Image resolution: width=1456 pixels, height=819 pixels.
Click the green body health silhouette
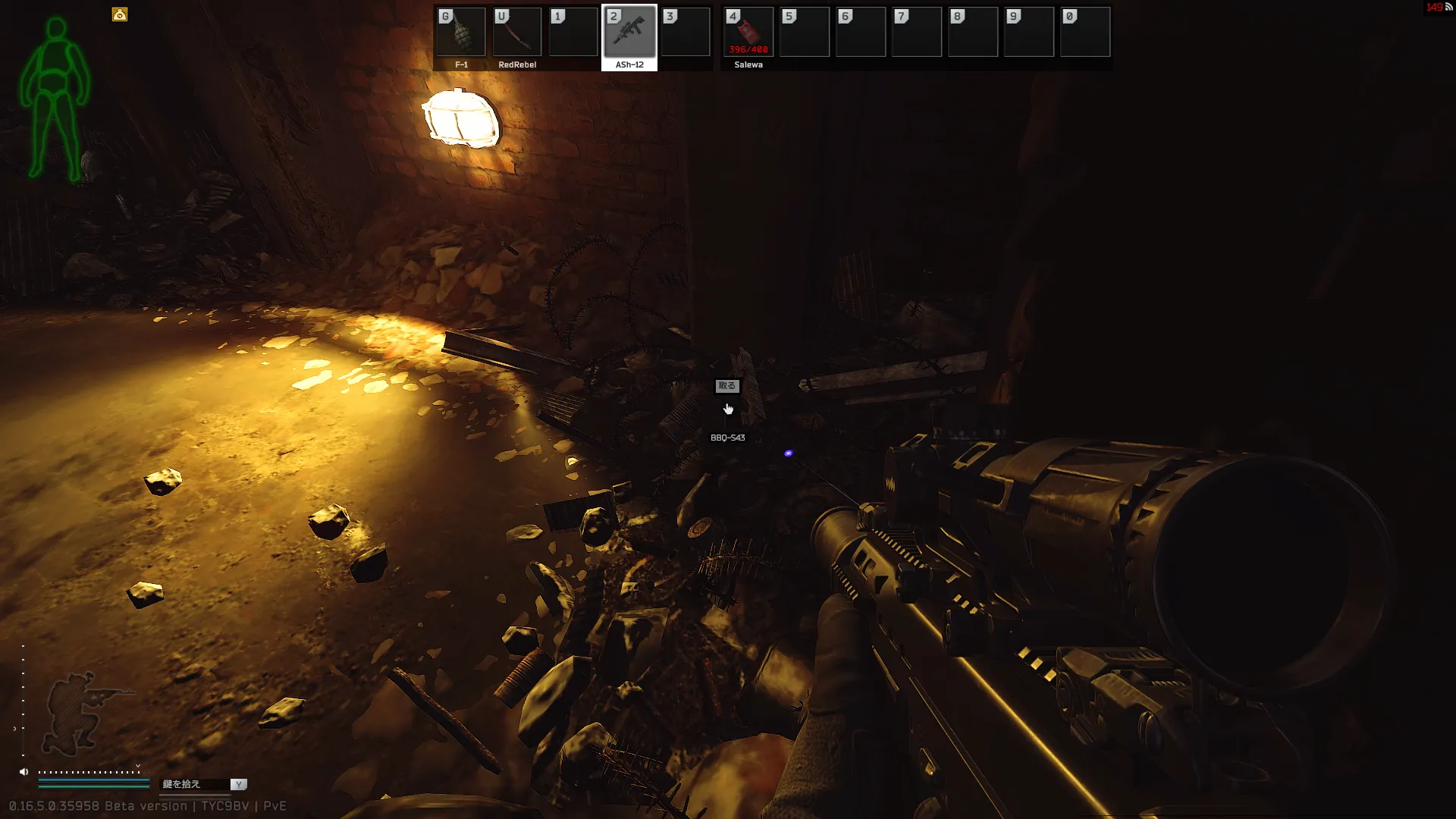click(55, 99)
